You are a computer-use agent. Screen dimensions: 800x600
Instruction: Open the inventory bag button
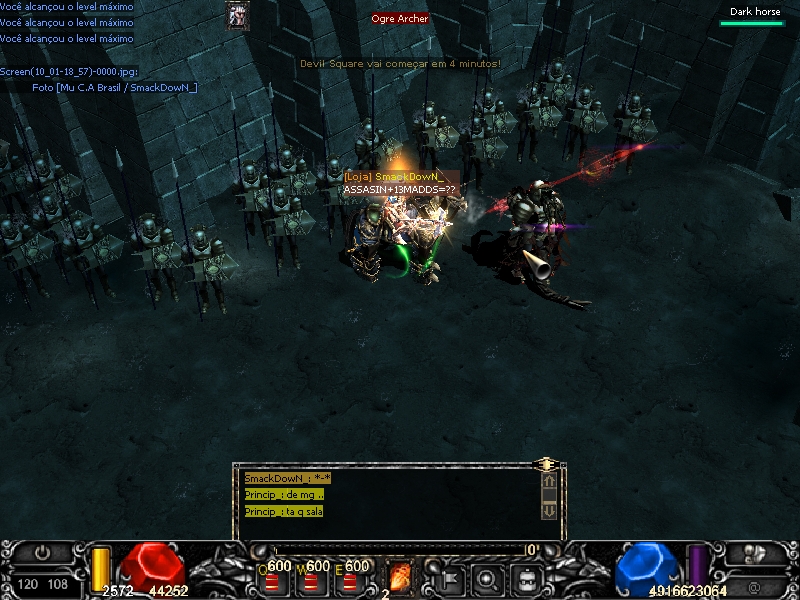527,577
